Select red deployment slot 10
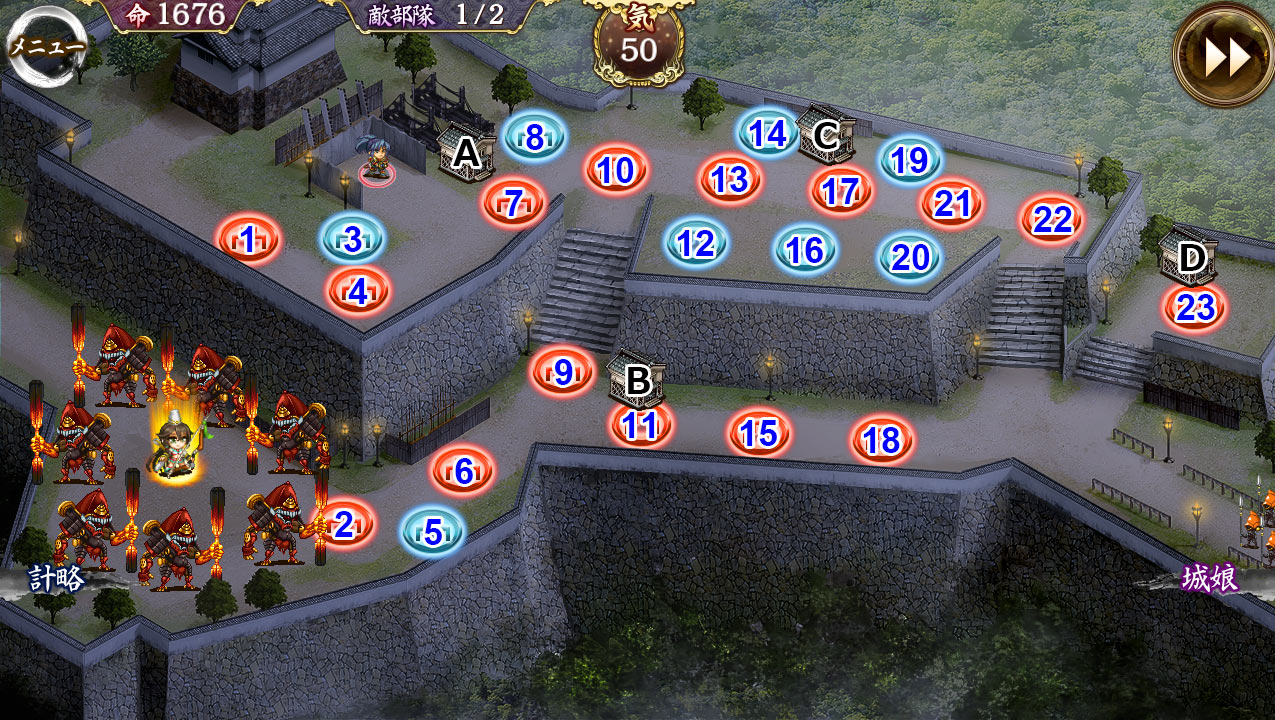The width and height of the screenshot is (1275, 720). 616,170
